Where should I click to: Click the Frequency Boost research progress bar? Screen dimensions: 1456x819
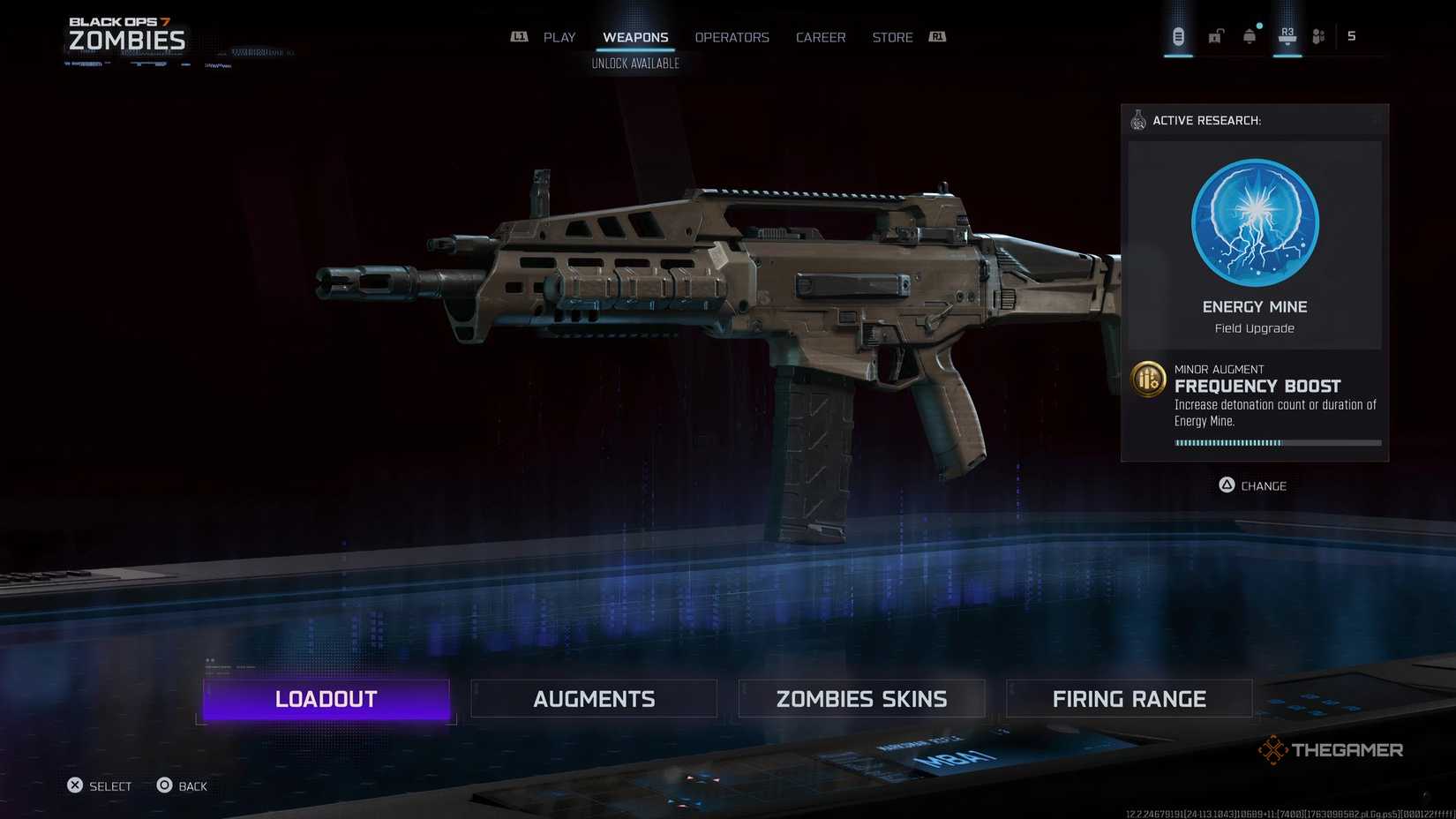[1275, 442]
